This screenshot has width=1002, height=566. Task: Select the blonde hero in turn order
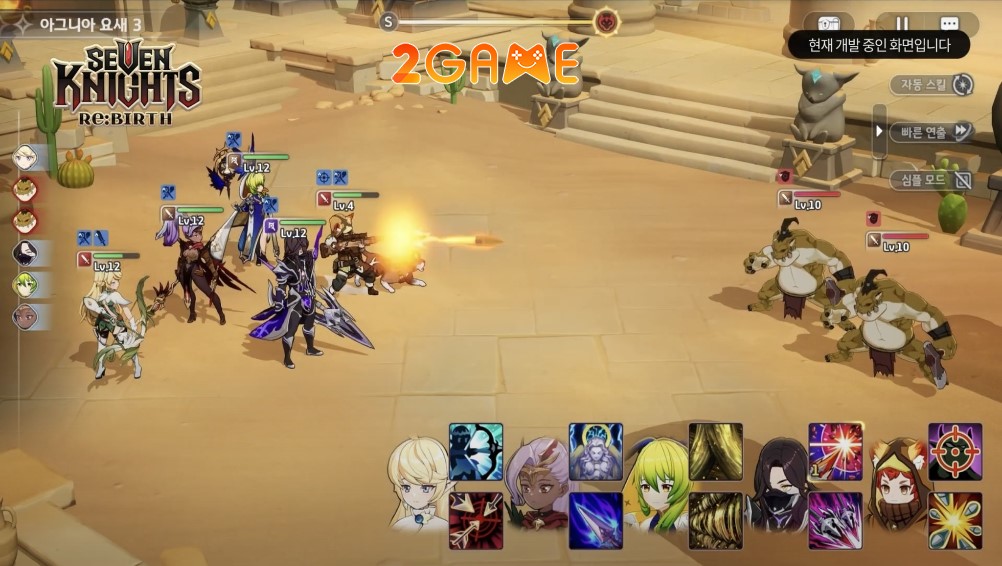(25, 157)
